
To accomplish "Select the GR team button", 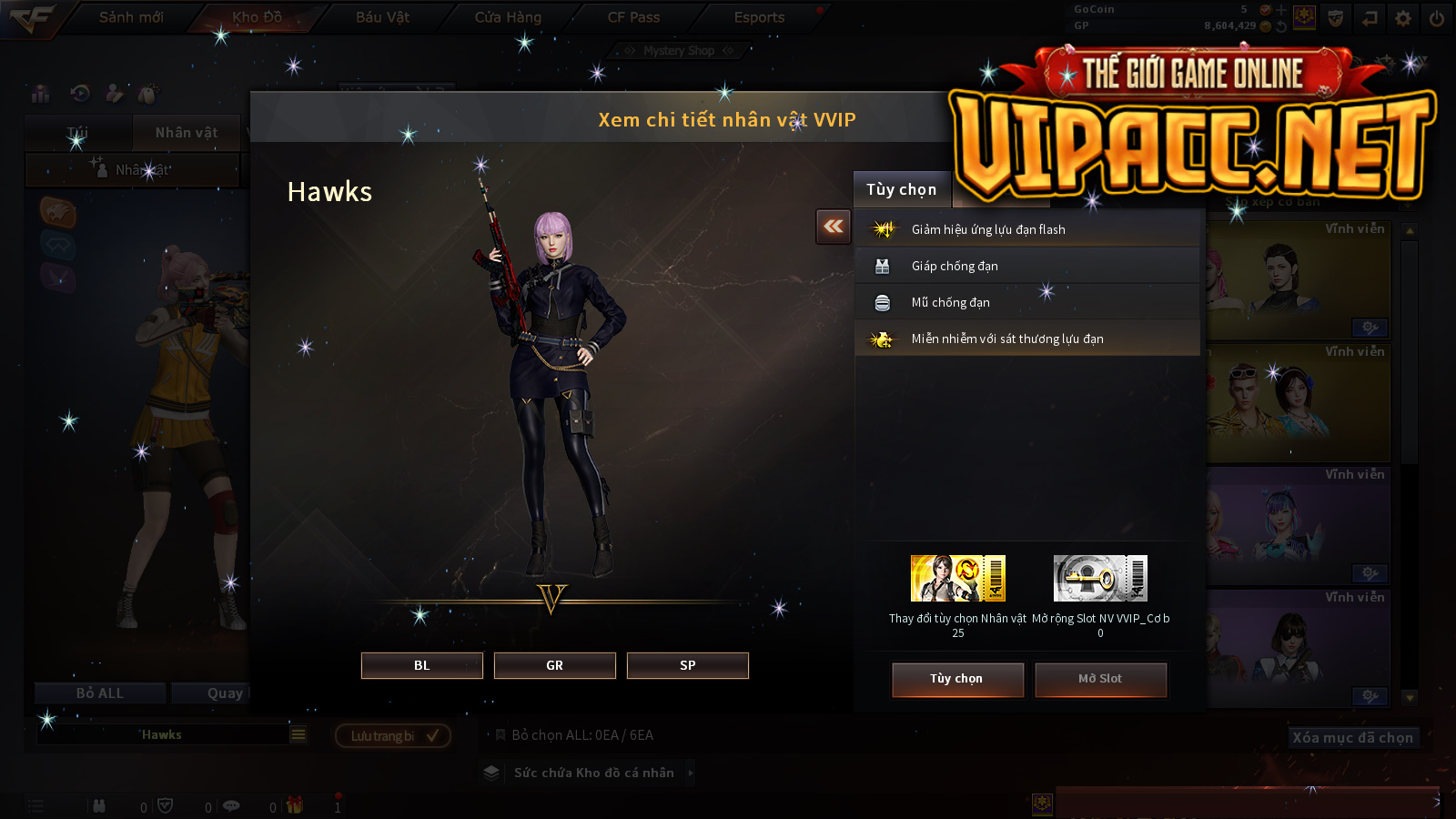I will [x=554, y=665].
